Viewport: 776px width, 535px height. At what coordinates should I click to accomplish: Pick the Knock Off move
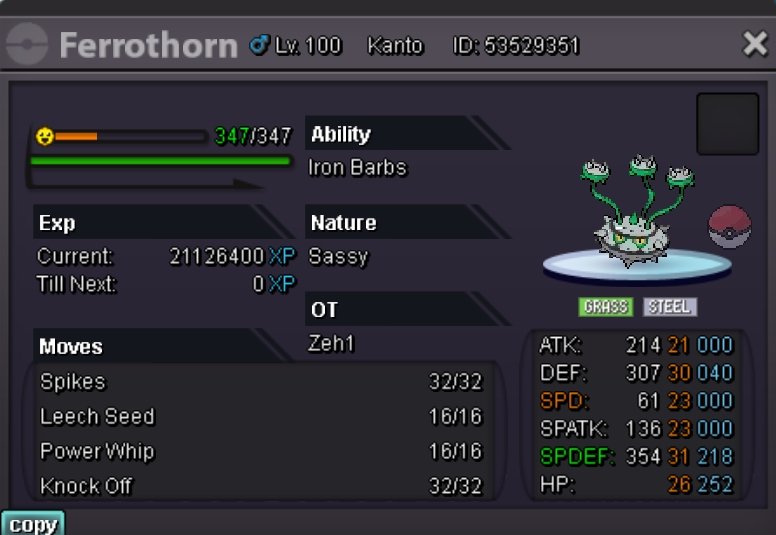[x=262, y=487]
